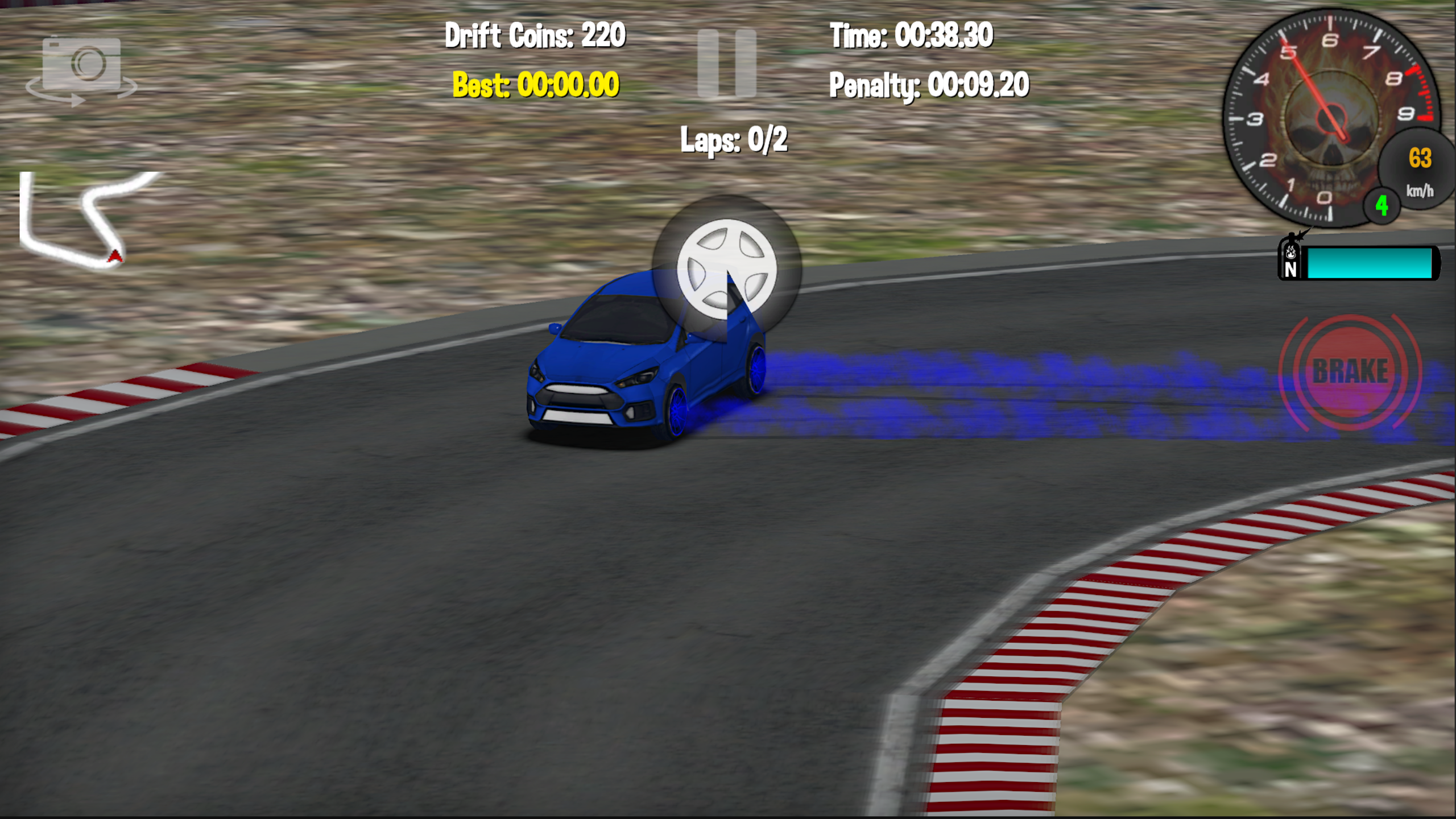Expand the Laps 0/2 counter display
The height and width of the screenshot is (819, 1456).
click(734, 140)
